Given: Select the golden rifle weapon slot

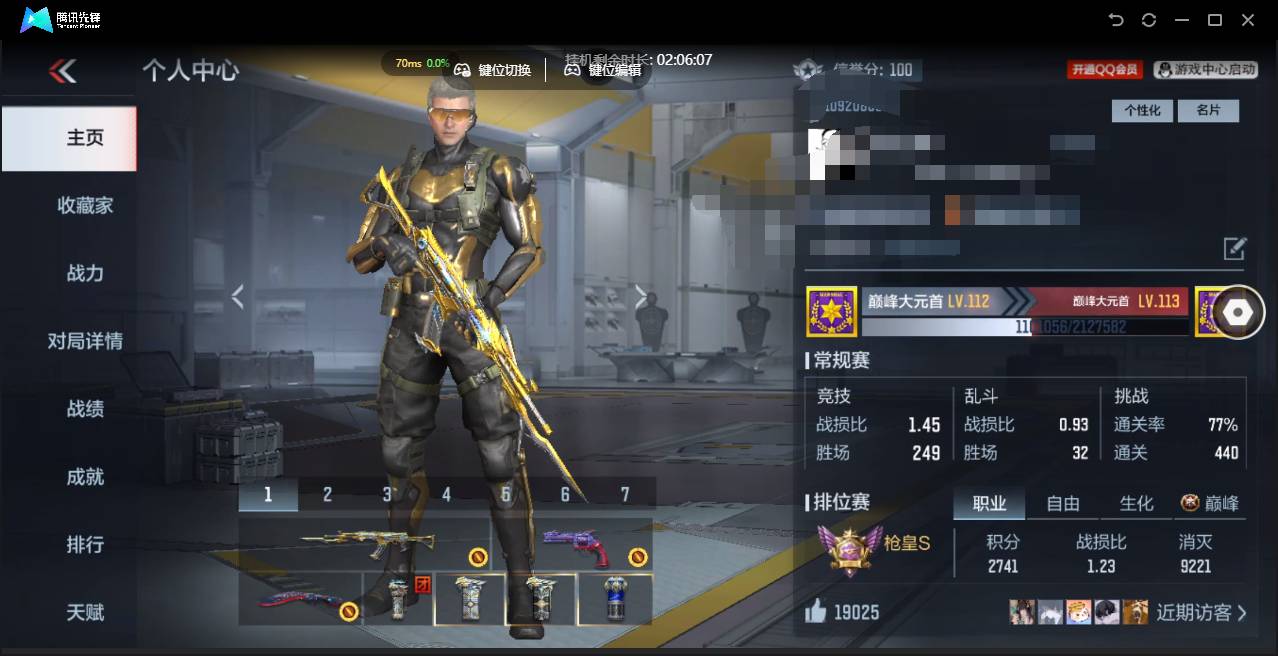Looking at the screenshot, I should (366, 544).
